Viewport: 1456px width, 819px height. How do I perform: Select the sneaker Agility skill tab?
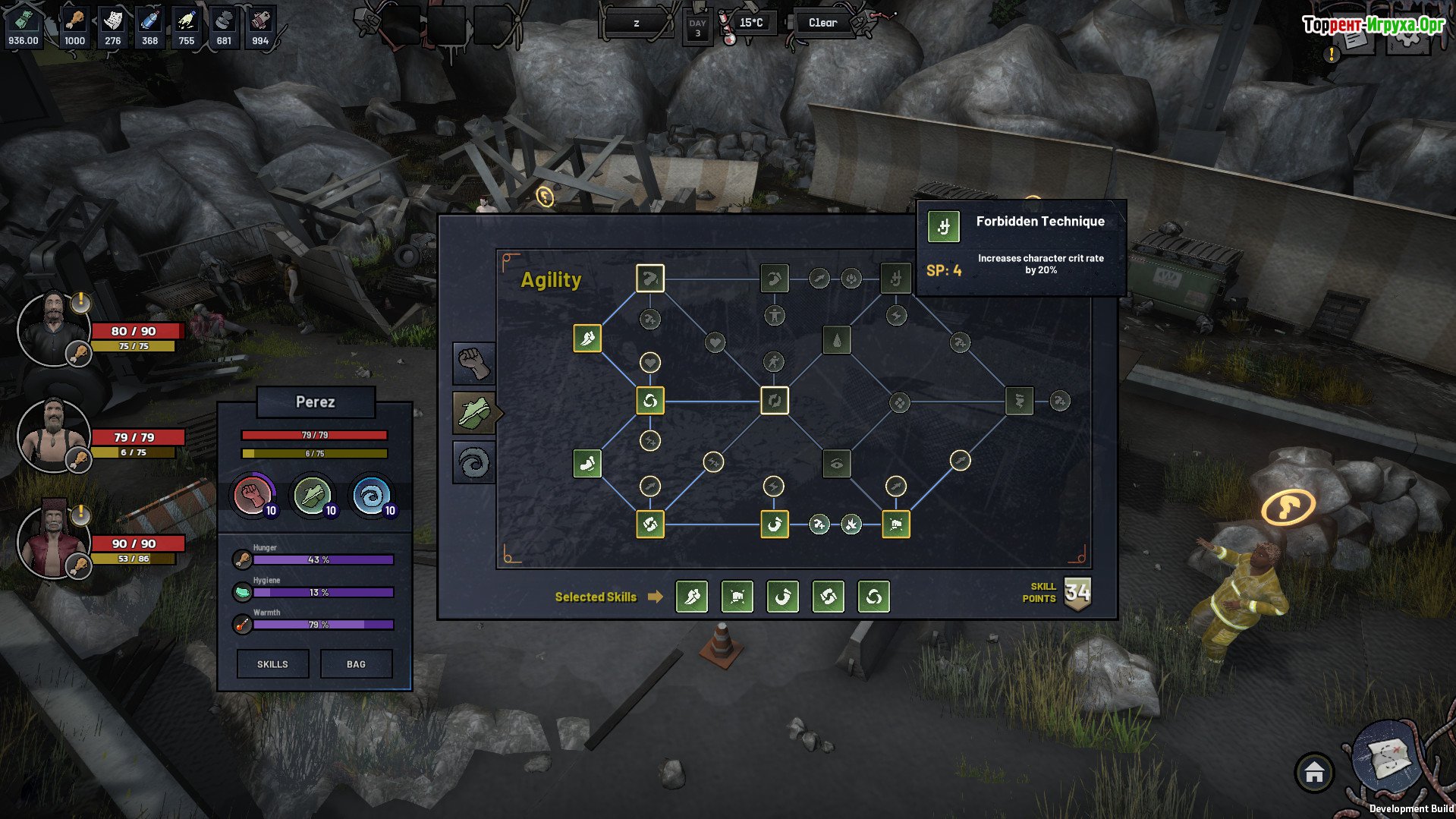coord(475,413)
